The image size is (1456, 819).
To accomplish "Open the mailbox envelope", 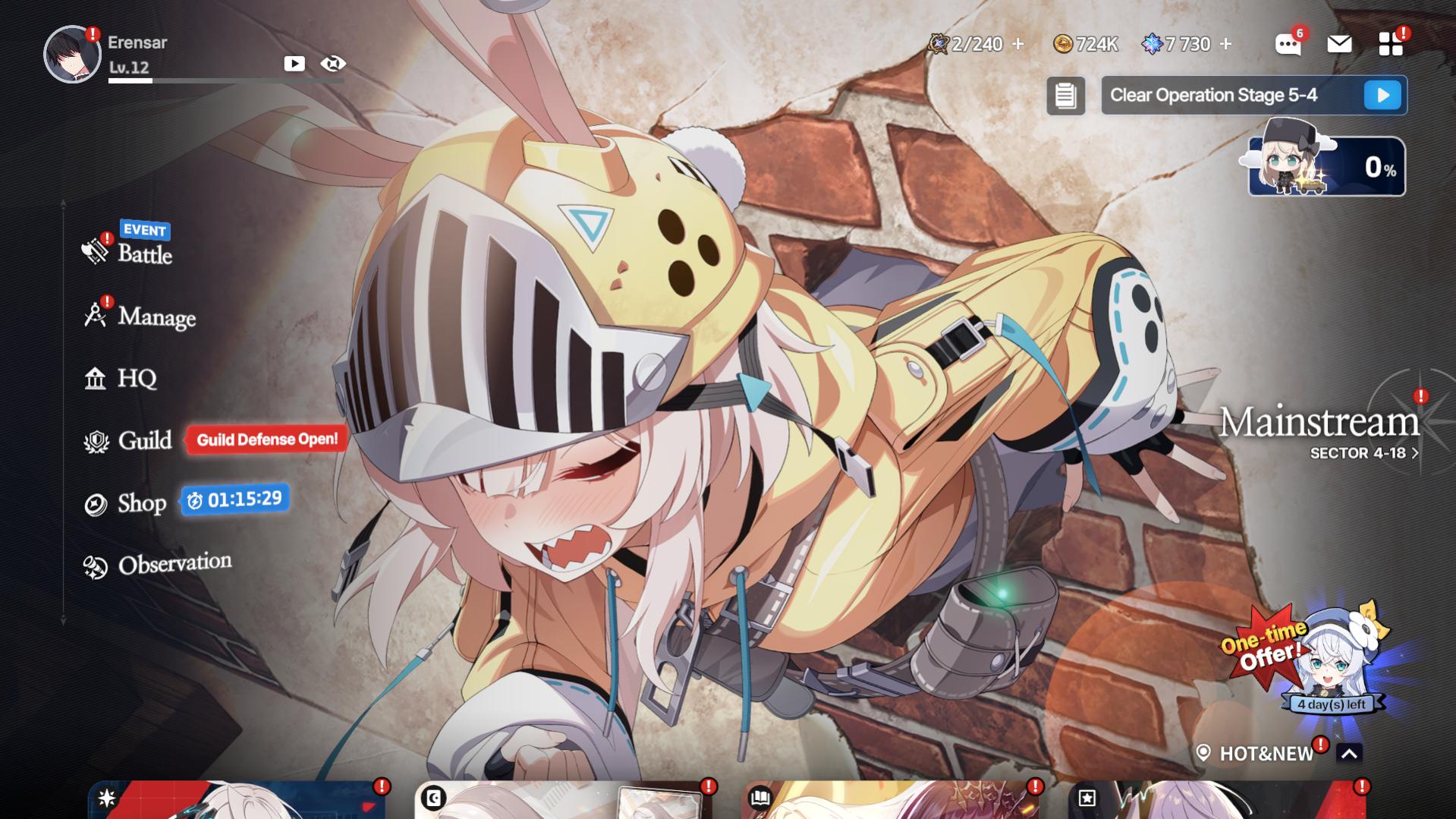I will [1339, 44].
